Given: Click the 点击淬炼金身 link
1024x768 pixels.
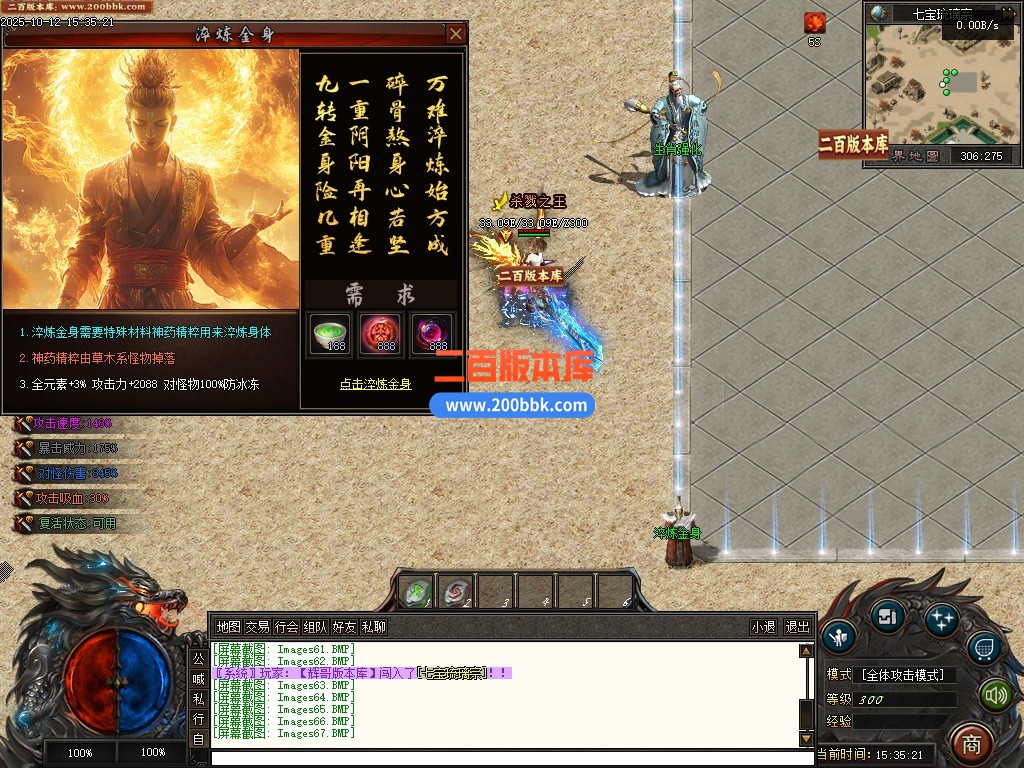Looking at the screenshot, I should pyautogui.click(x=375, y=384).
